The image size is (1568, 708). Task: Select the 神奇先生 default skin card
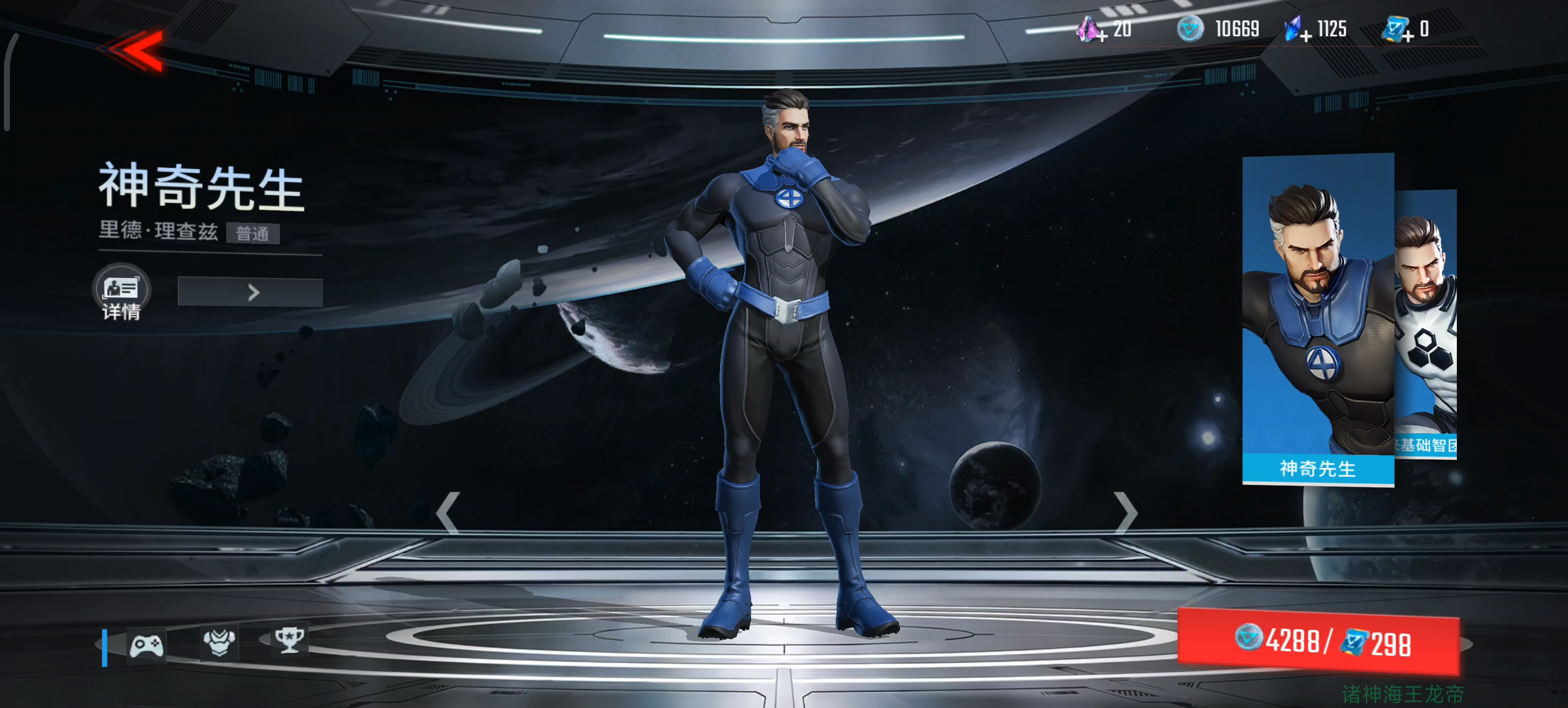pos(1317,319)
